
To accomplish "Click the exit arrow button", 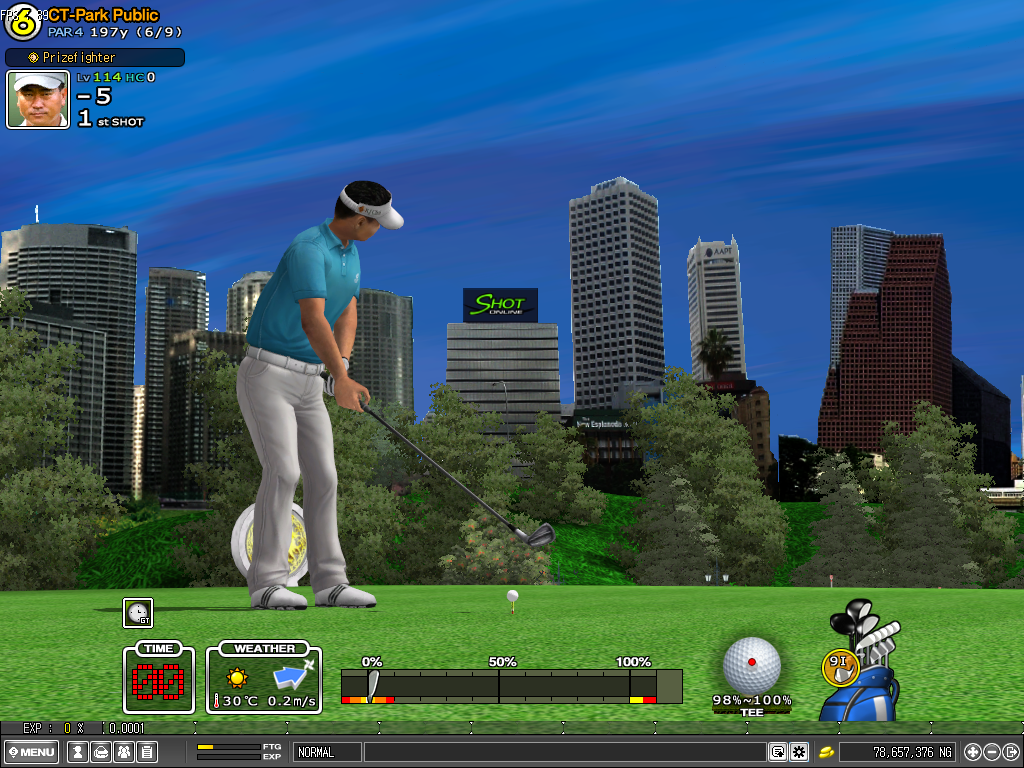I will 1011,752.
